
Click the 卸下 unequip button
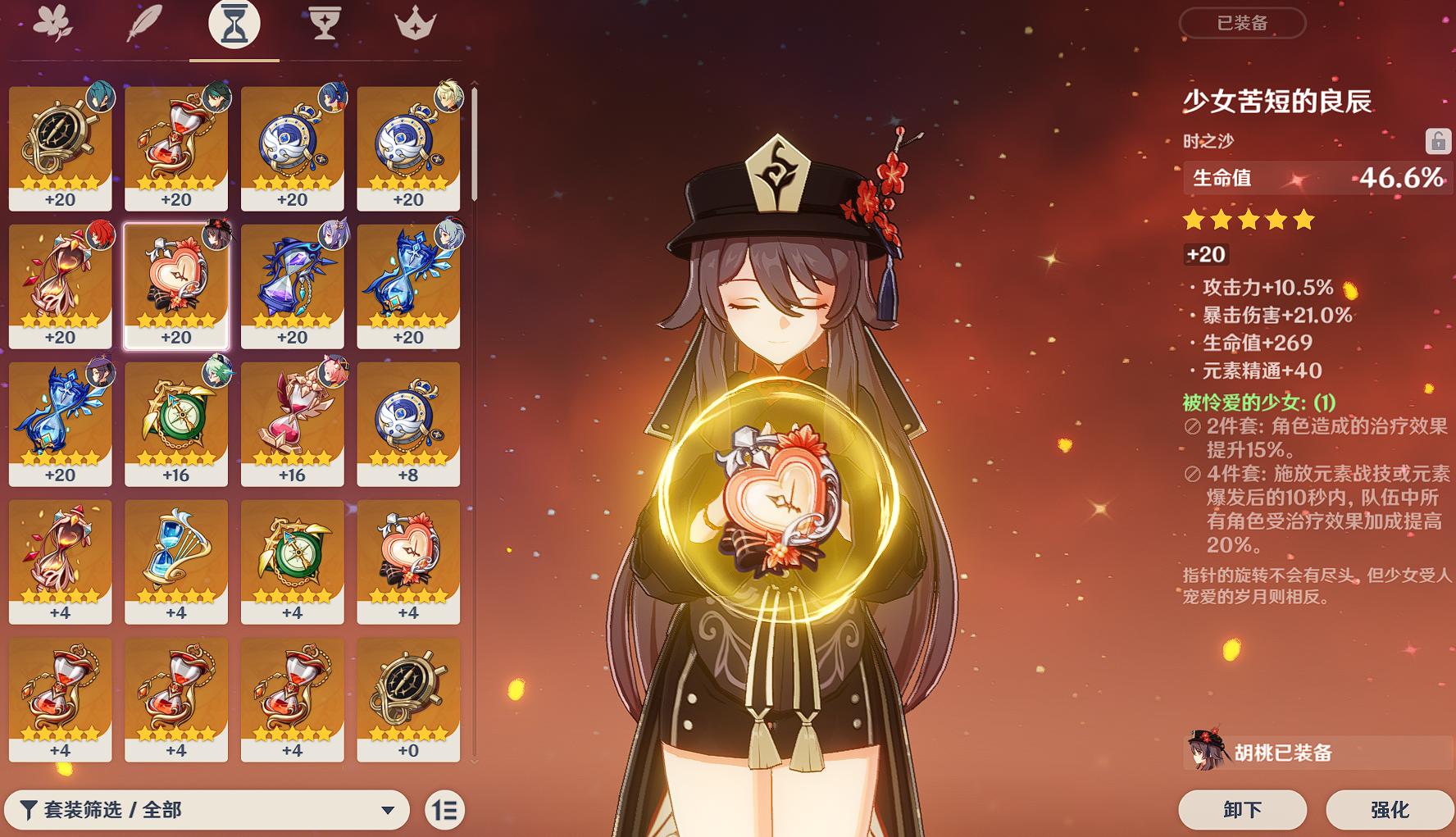click(x=1242, y=810)
